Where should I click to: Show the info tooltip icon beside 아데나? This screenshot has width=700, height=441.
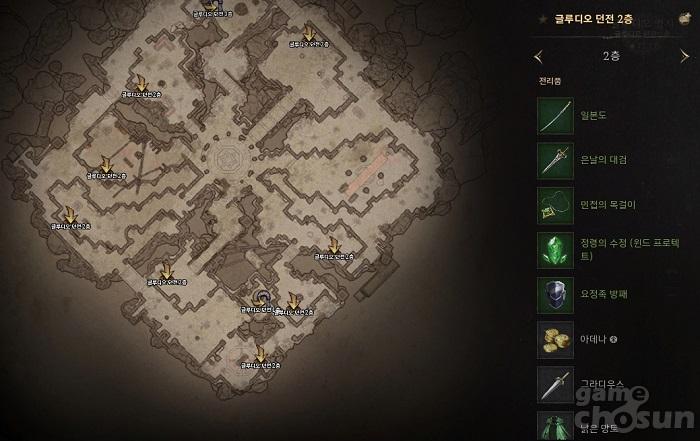[x=613, y=339]
